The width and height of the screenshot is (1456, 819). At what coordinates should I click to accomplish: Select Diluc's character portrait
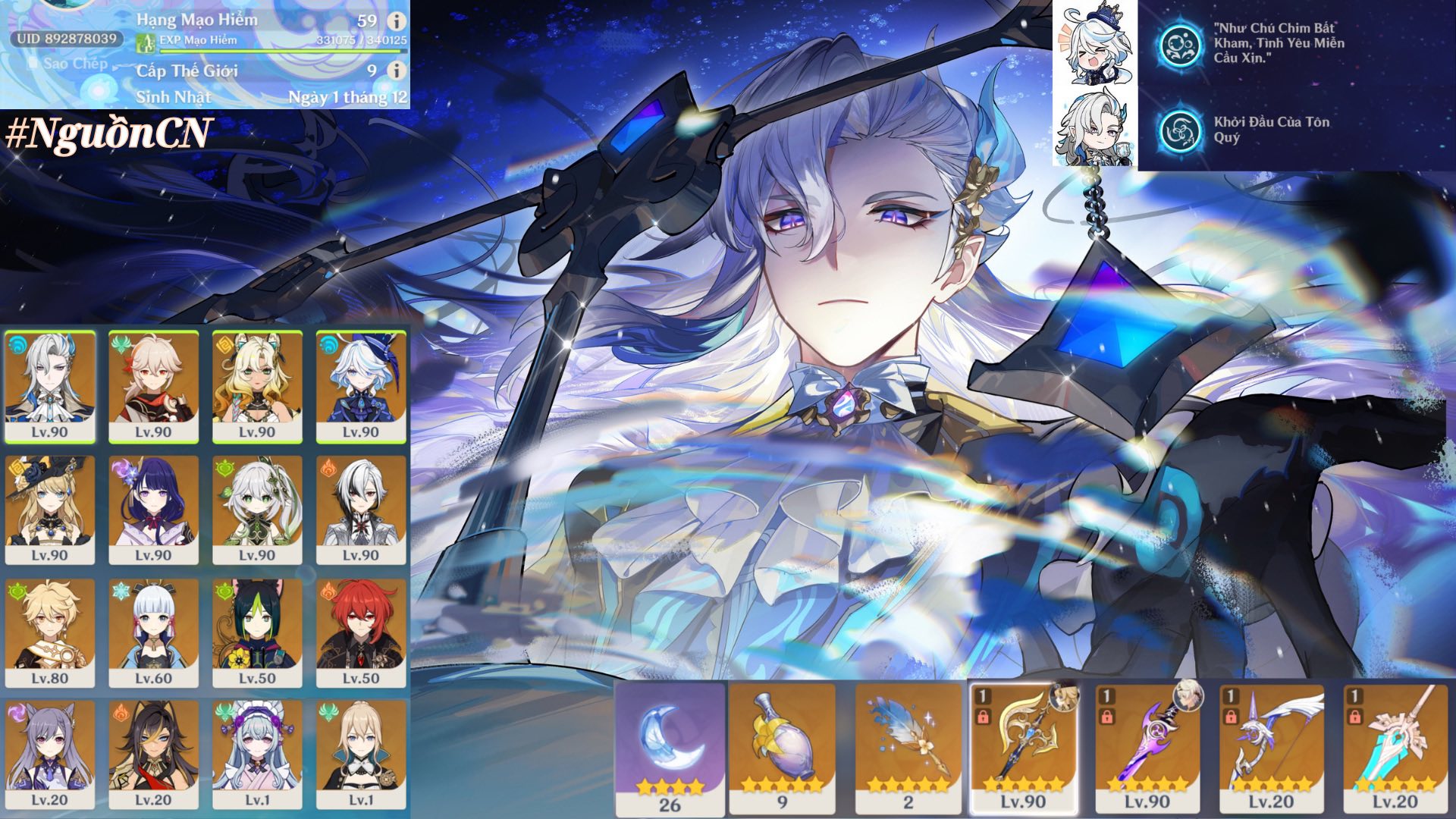click(x=361, y=632)
